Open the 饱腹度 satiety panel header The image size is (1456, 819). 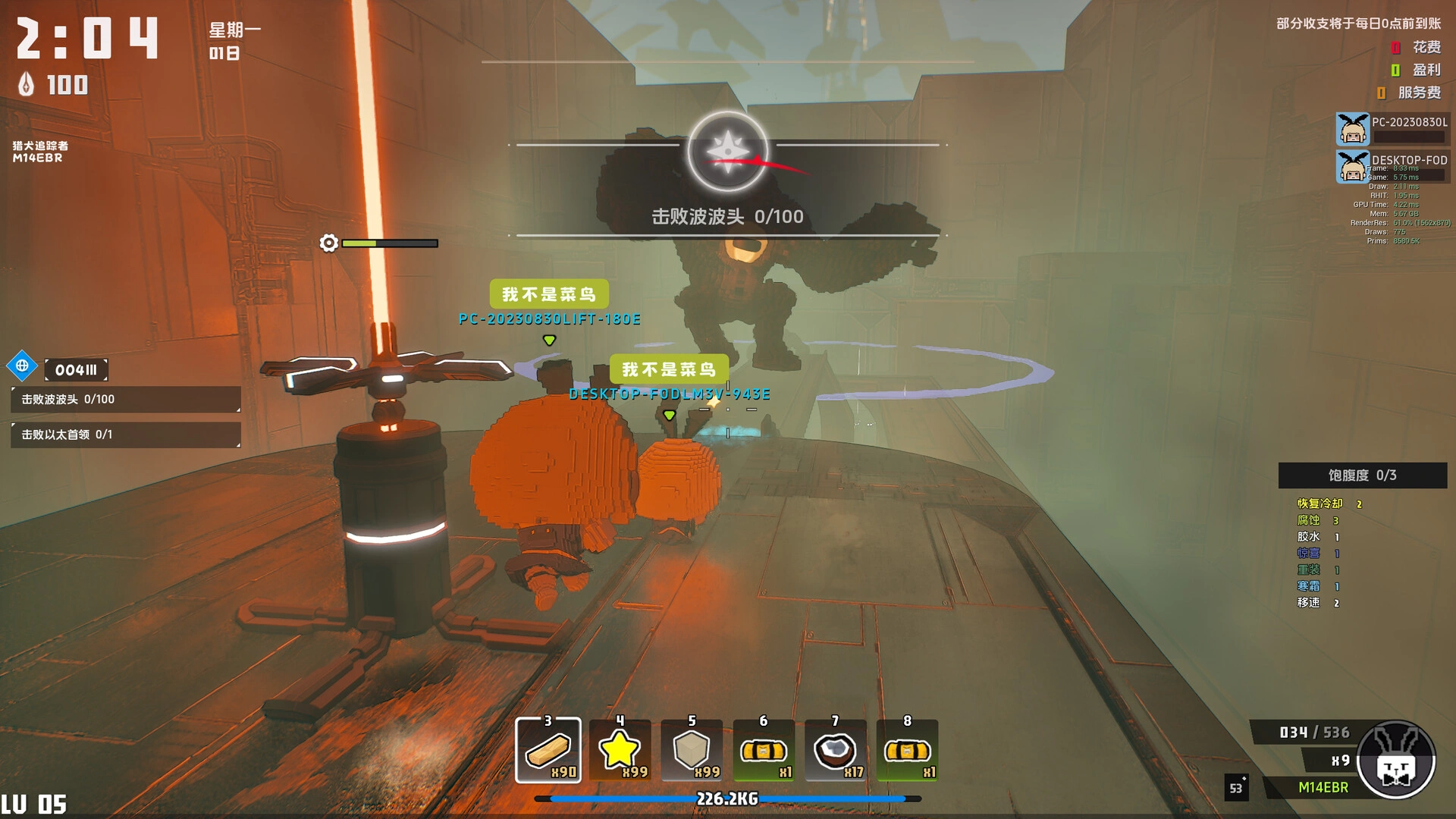pyautogui.click(x=1362, y=475)
